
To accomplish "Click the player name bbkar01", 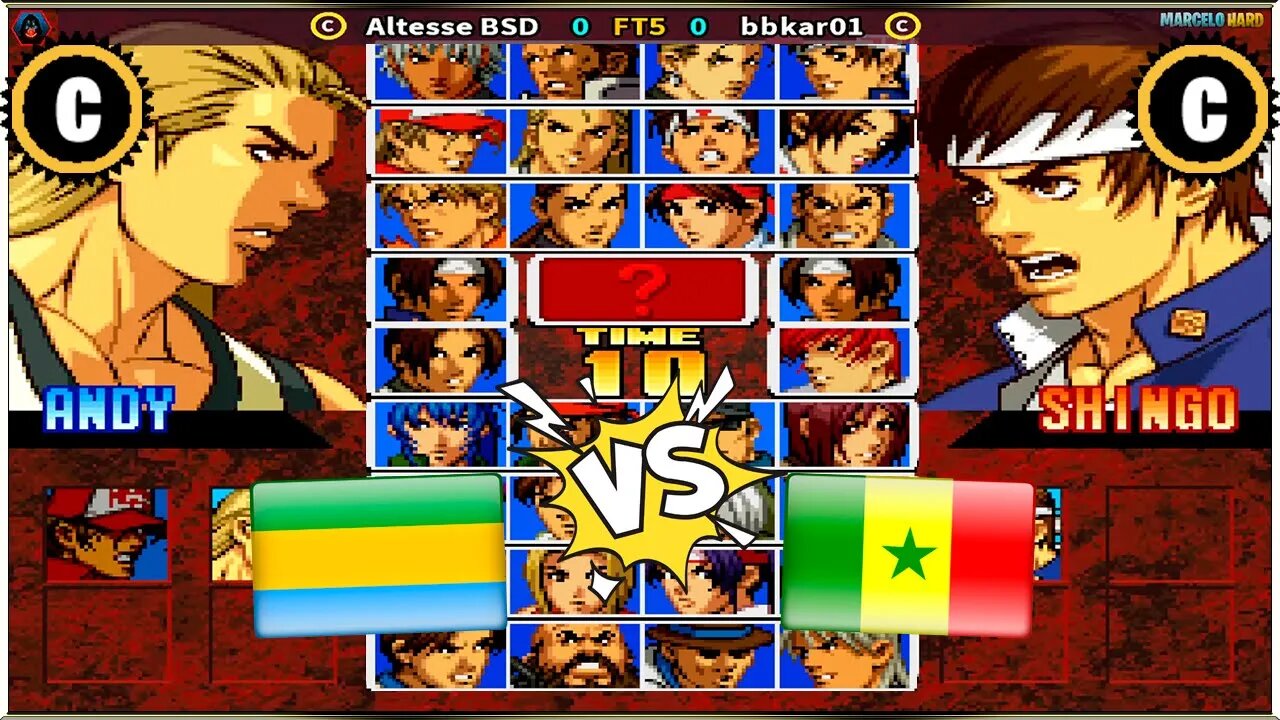I will (800, 28).
